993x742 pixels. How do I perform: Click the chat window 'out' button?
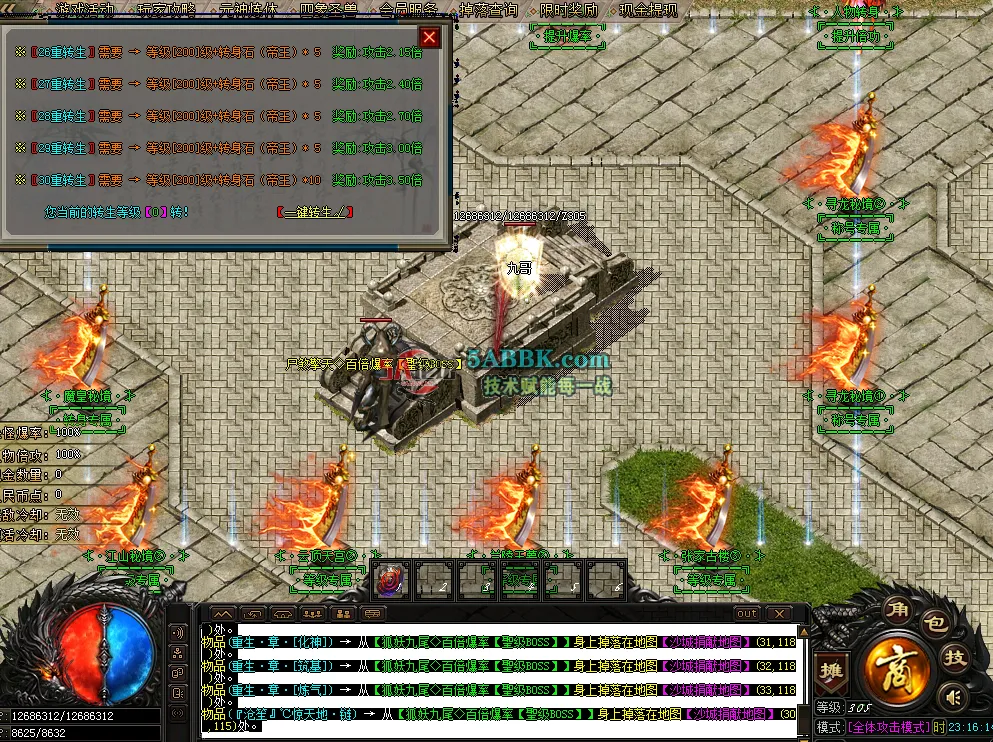point(746,613)
